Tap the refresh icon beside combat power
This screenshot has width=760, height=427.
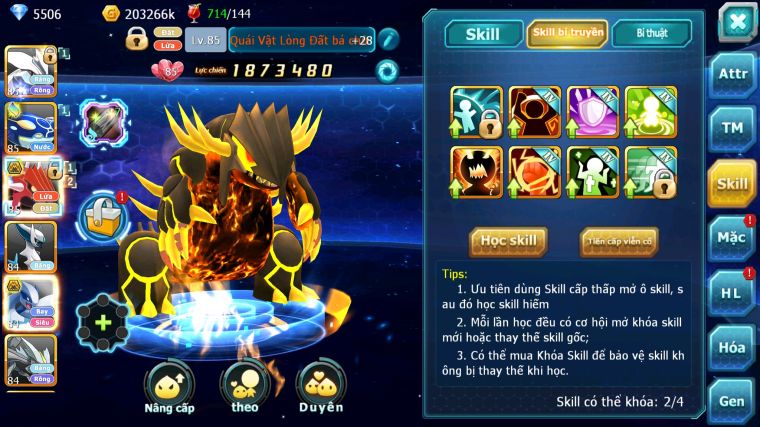(x=386, y=70)
